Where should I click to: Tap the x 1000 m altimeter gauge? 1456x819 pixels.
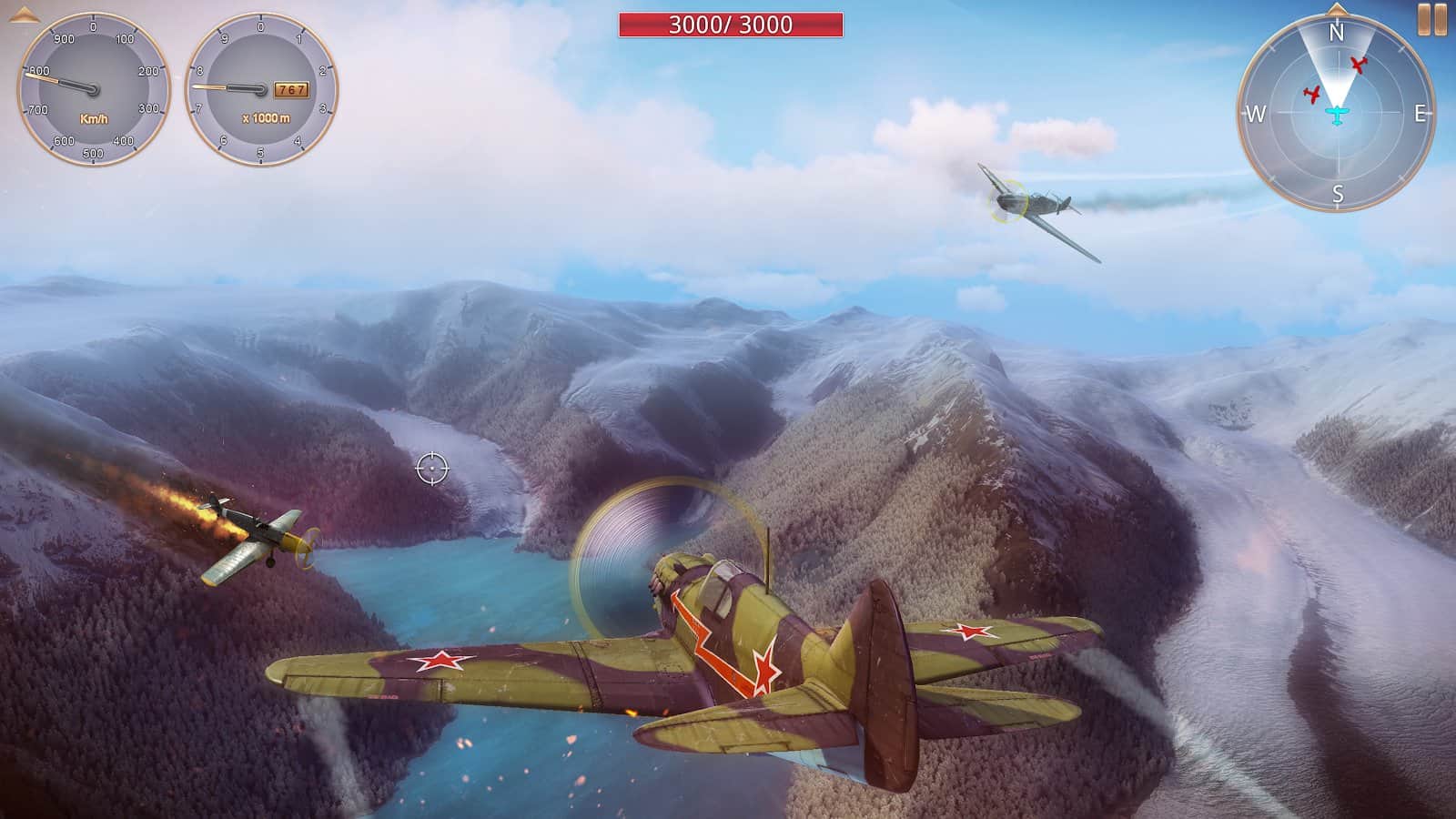[x=262, y=89]
